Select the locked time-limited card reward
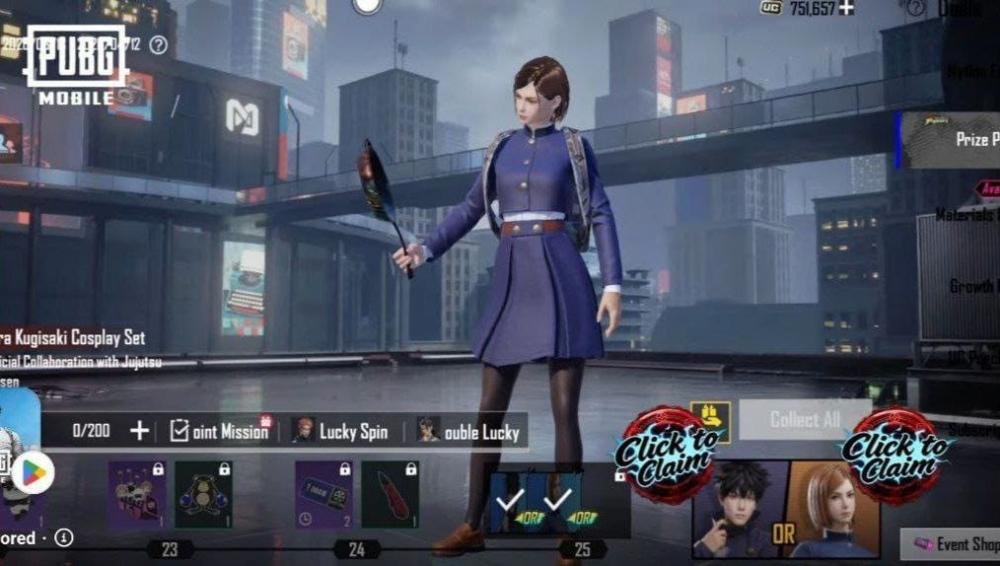Viewport: 1000px width, 566px height. [x=323, y=494]
